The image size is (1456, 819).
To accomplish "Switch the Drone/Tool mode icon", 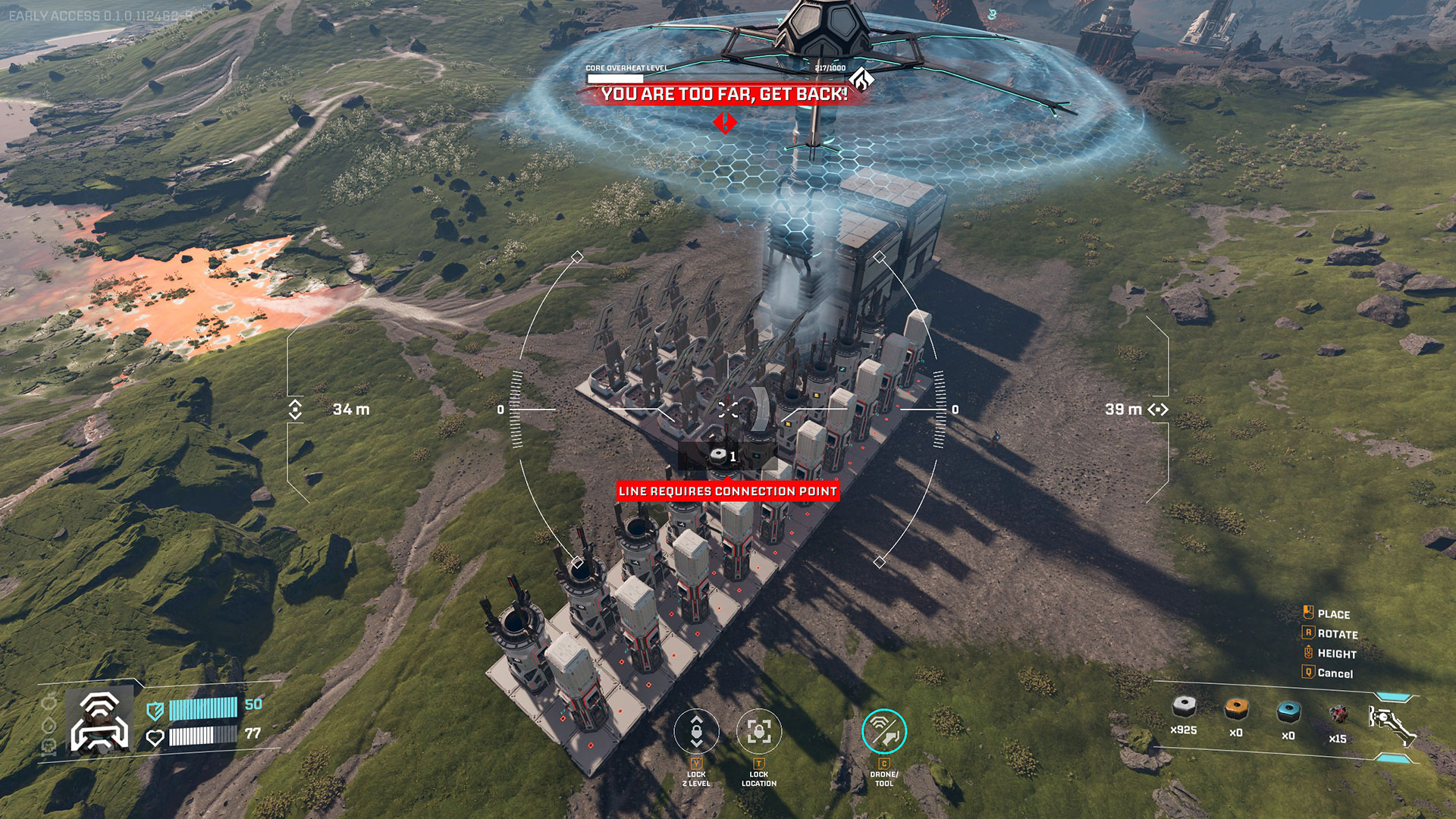I will click(x=884, y=732).
